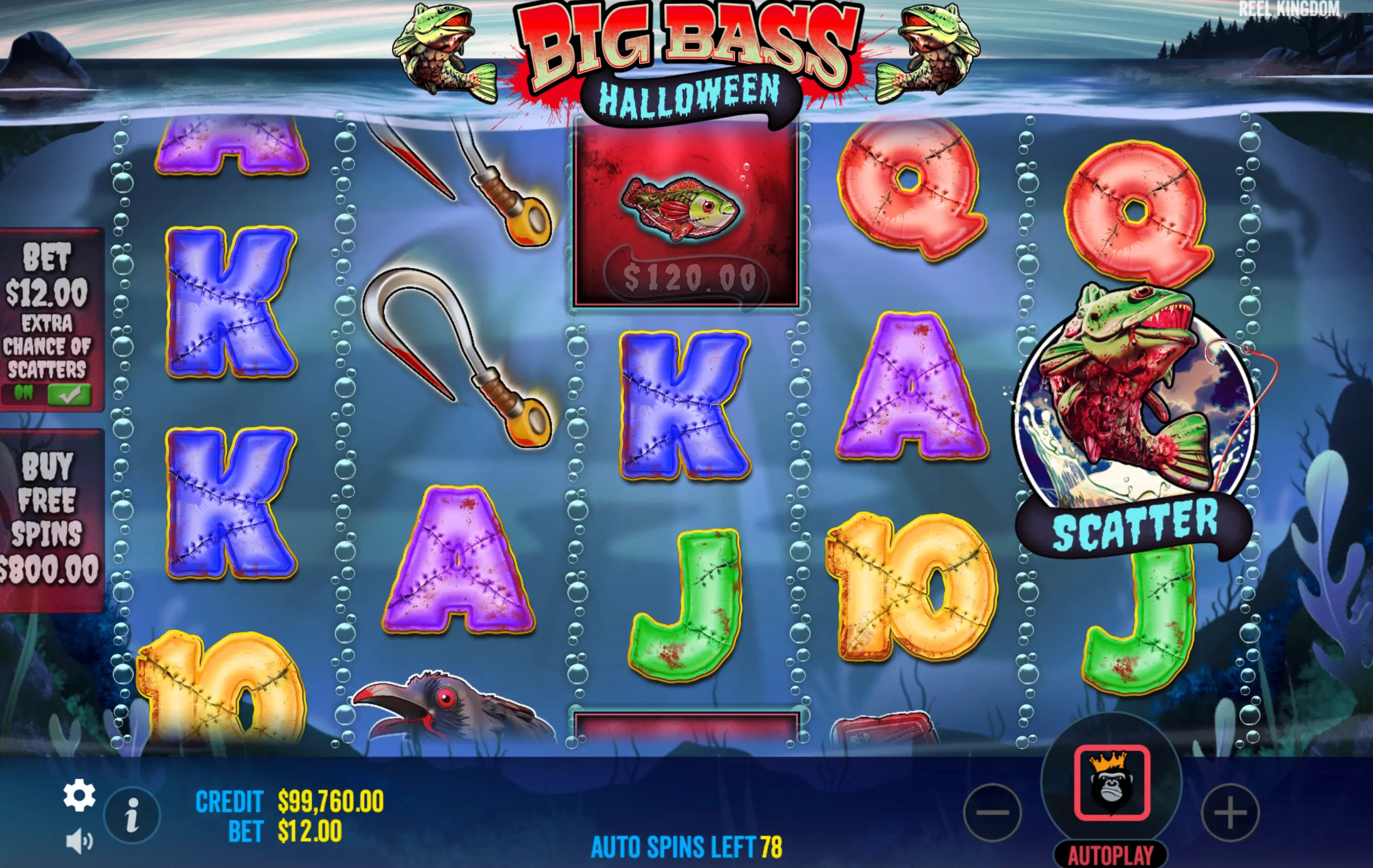Stop the autoplay spin button
Screen dimensions: 1373x868
1111,782
